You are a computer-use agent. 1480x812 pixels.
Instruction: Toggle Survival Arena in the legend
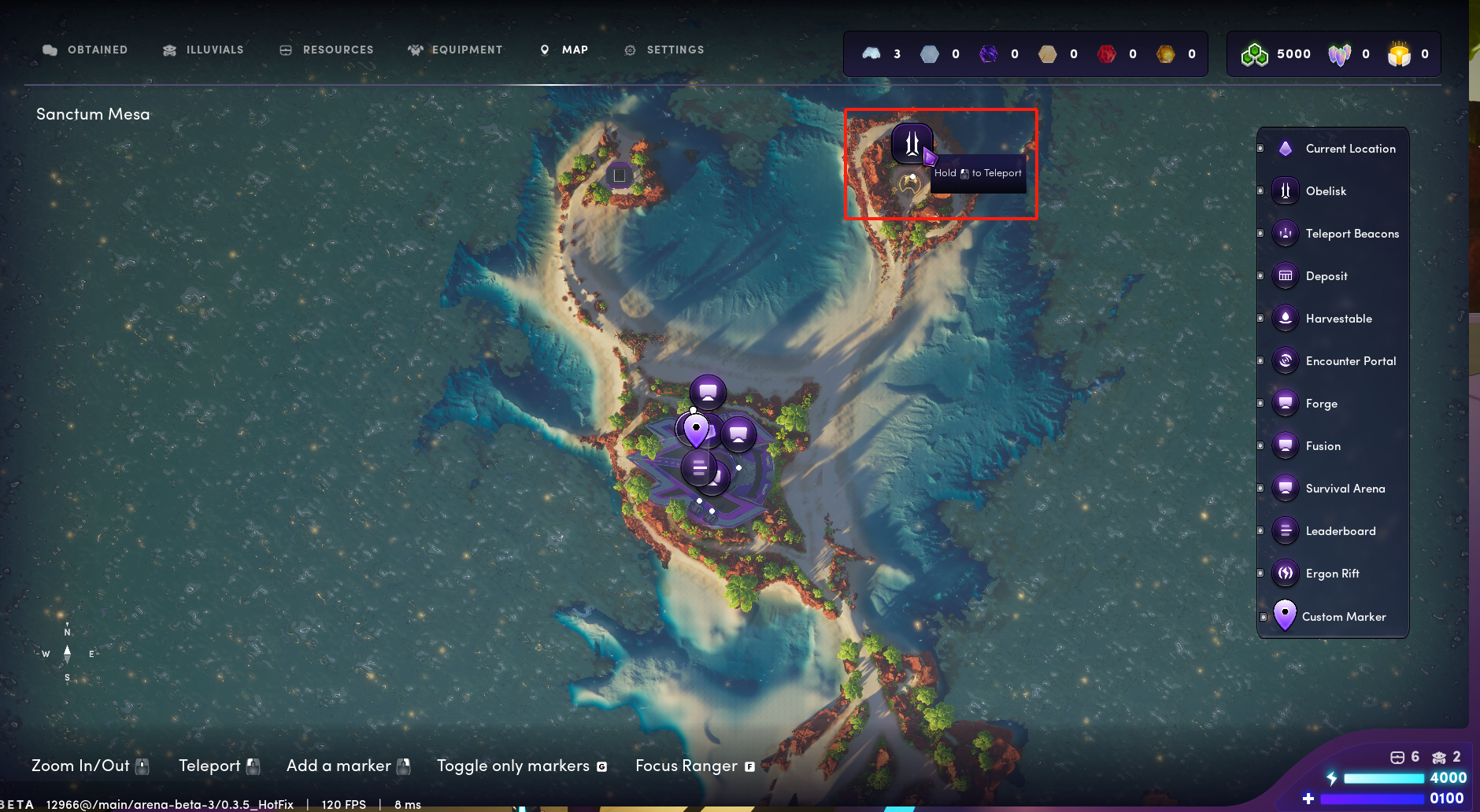pos(1345,489)
